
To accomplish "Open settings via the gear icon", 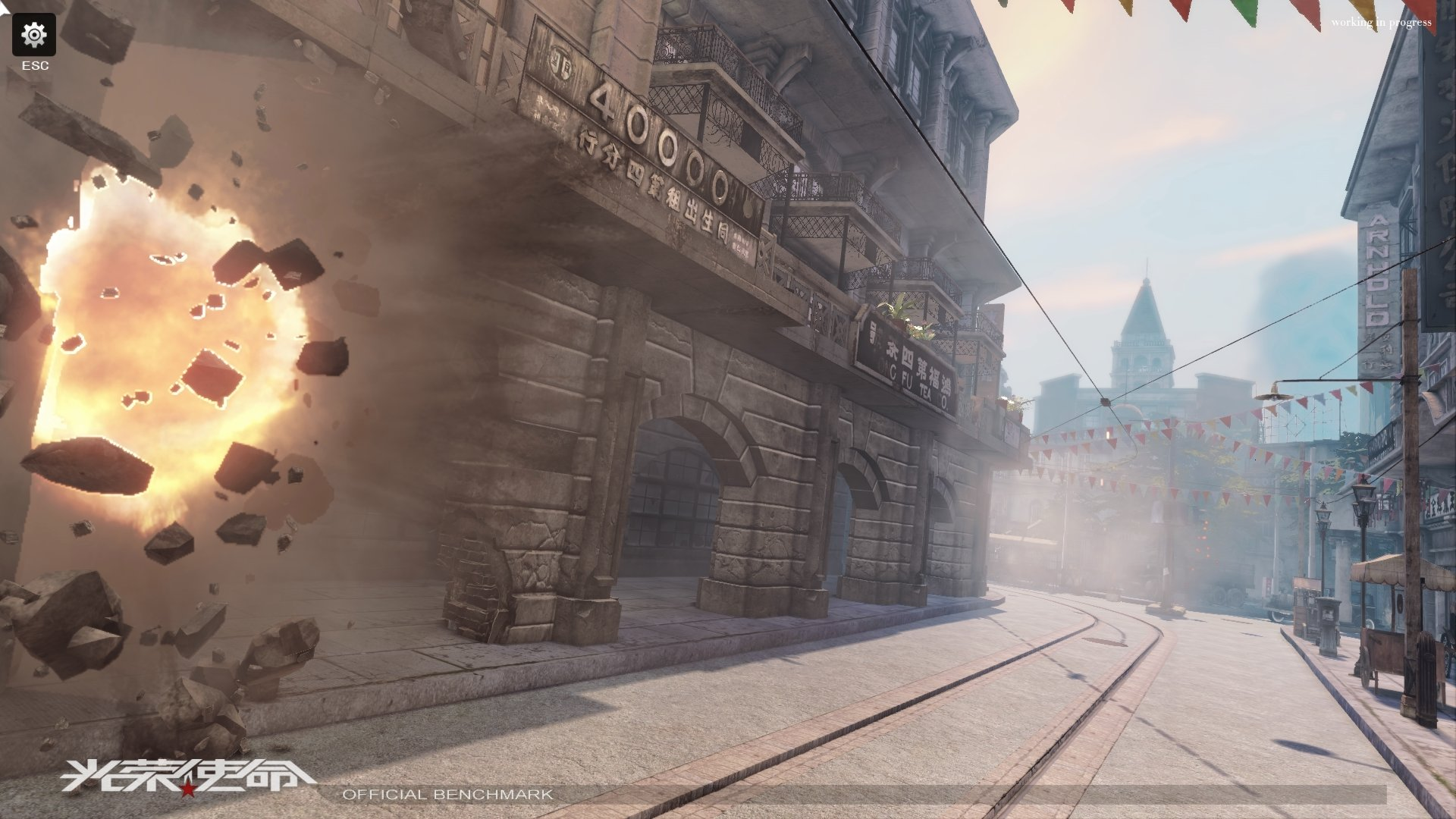I will pyautogui.click(x=34, y=35).
